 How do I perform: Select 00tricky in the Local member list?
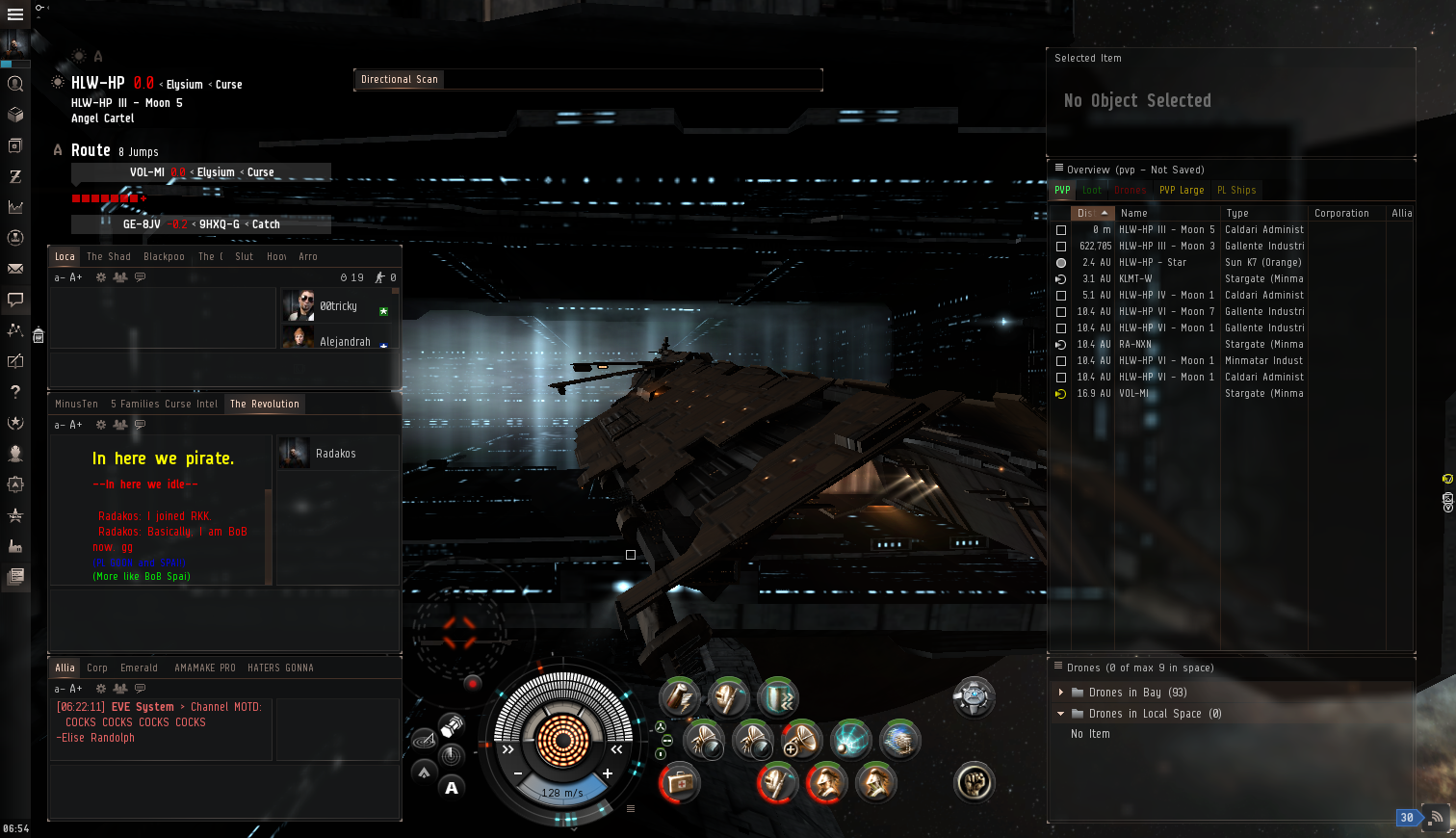[x=338, y=306]
